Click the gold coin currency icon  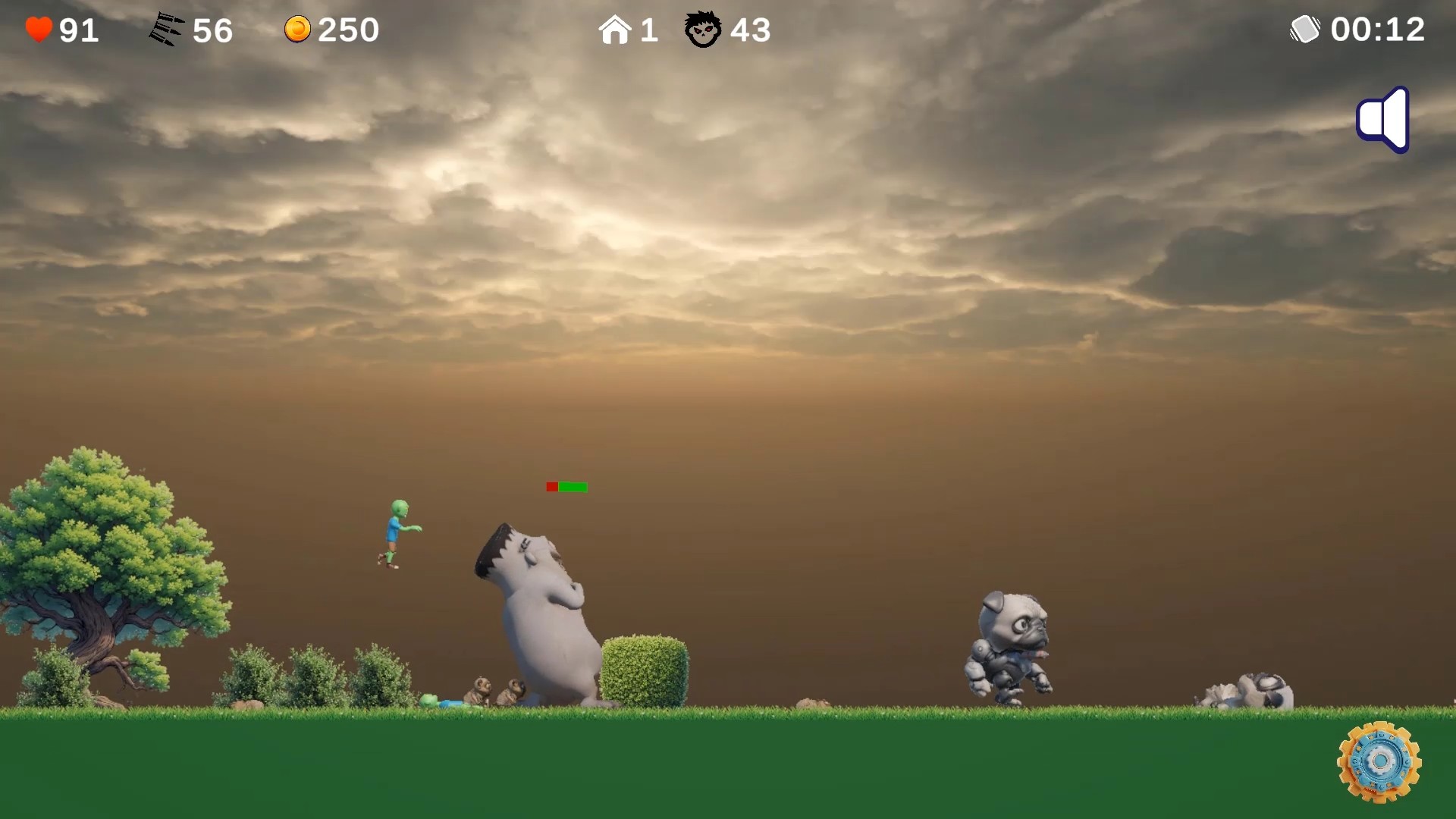pos(298,30)
